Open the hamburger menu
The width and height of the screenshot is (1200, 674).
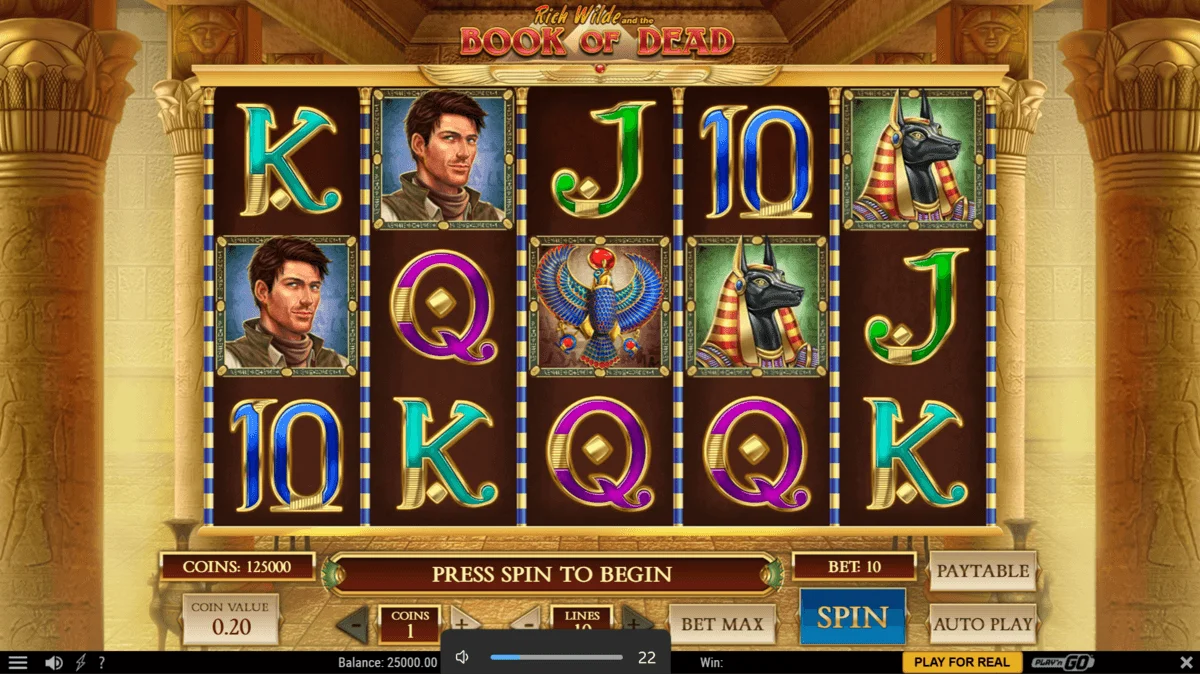[18, 663]
